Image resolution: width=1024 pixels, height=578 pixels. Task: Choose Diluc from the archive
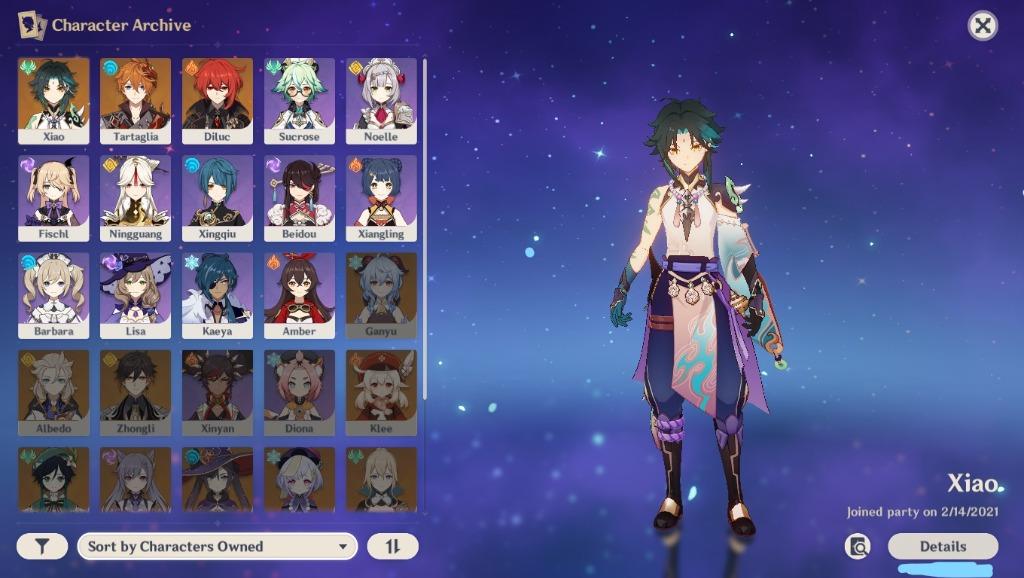click(x=217, y=100)
